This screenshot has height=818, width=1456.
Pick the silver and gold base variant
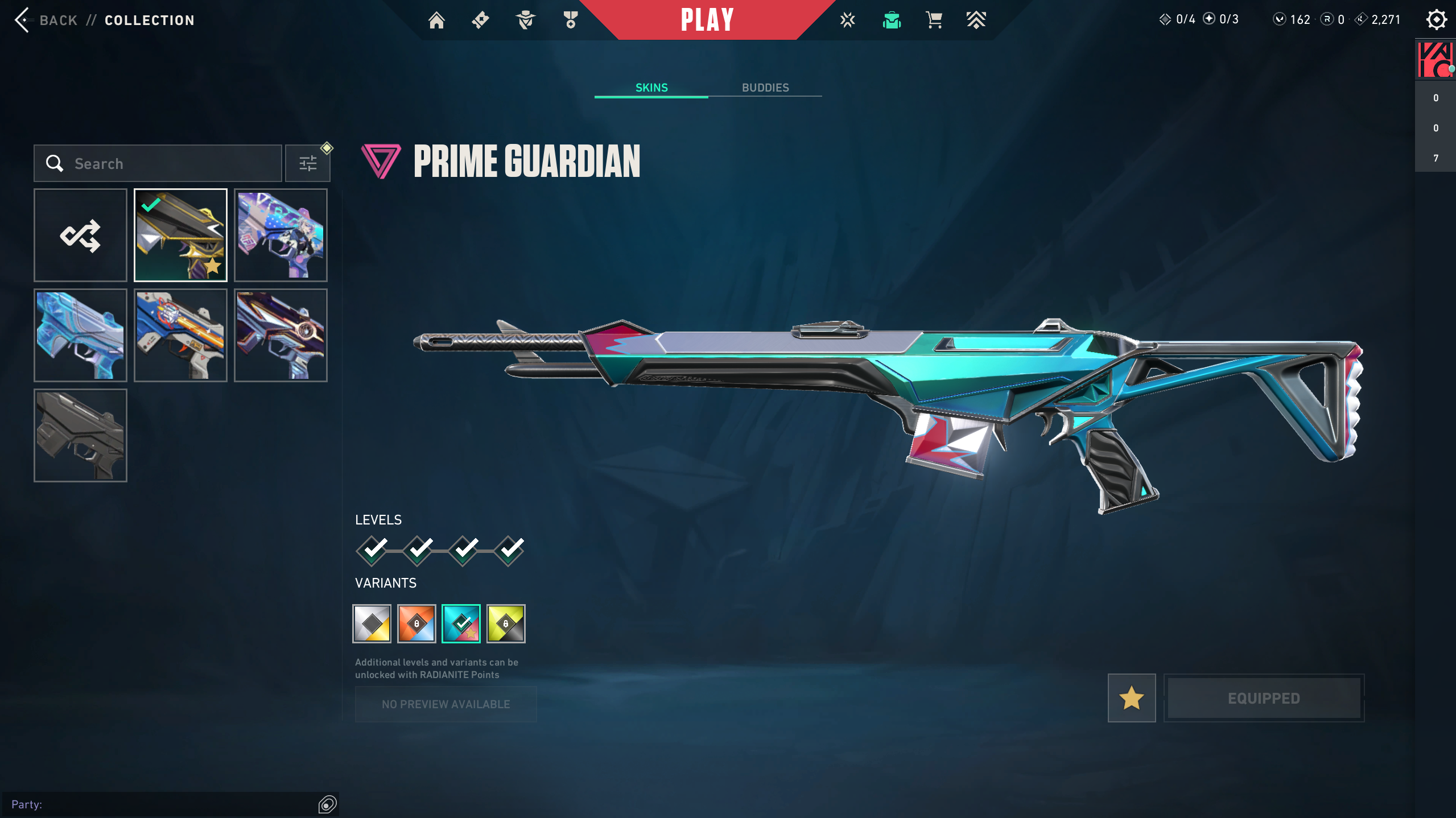pyautogui.click(x=372, y=624)
